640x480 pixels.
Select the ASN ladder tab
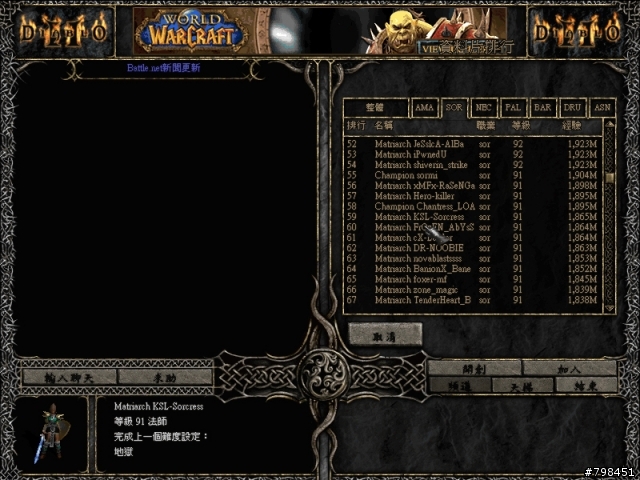(602, 107)
